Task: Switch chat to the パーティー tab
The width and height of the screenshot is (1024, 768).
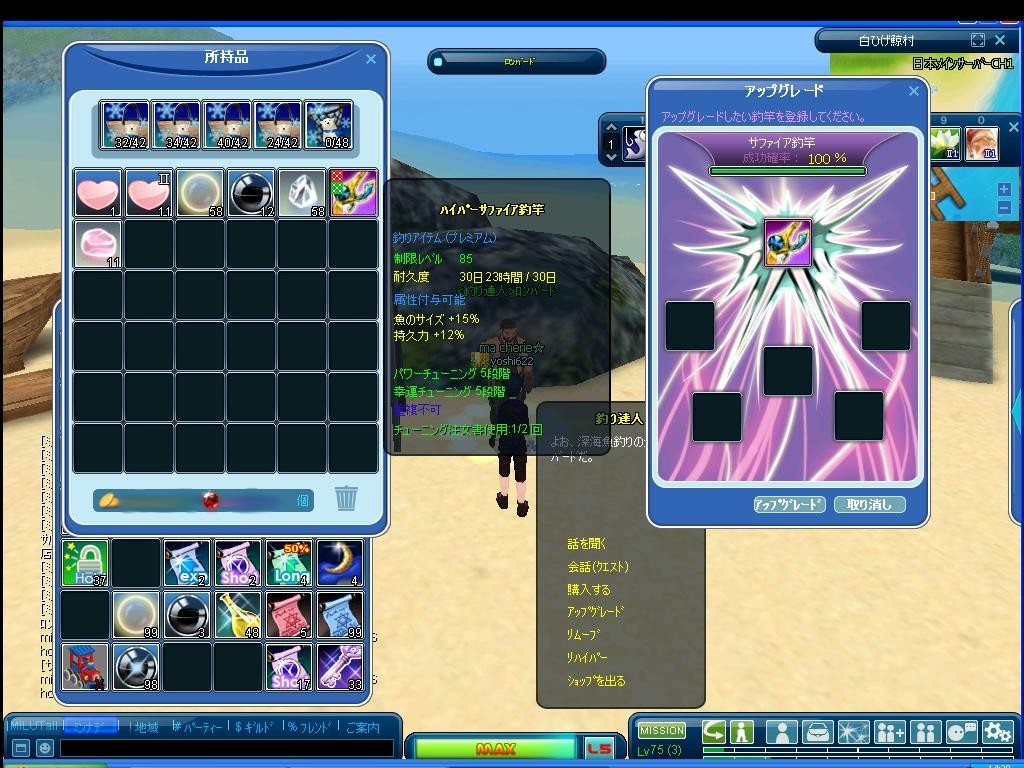Action: pyautogui.click(x=197, y=727)
